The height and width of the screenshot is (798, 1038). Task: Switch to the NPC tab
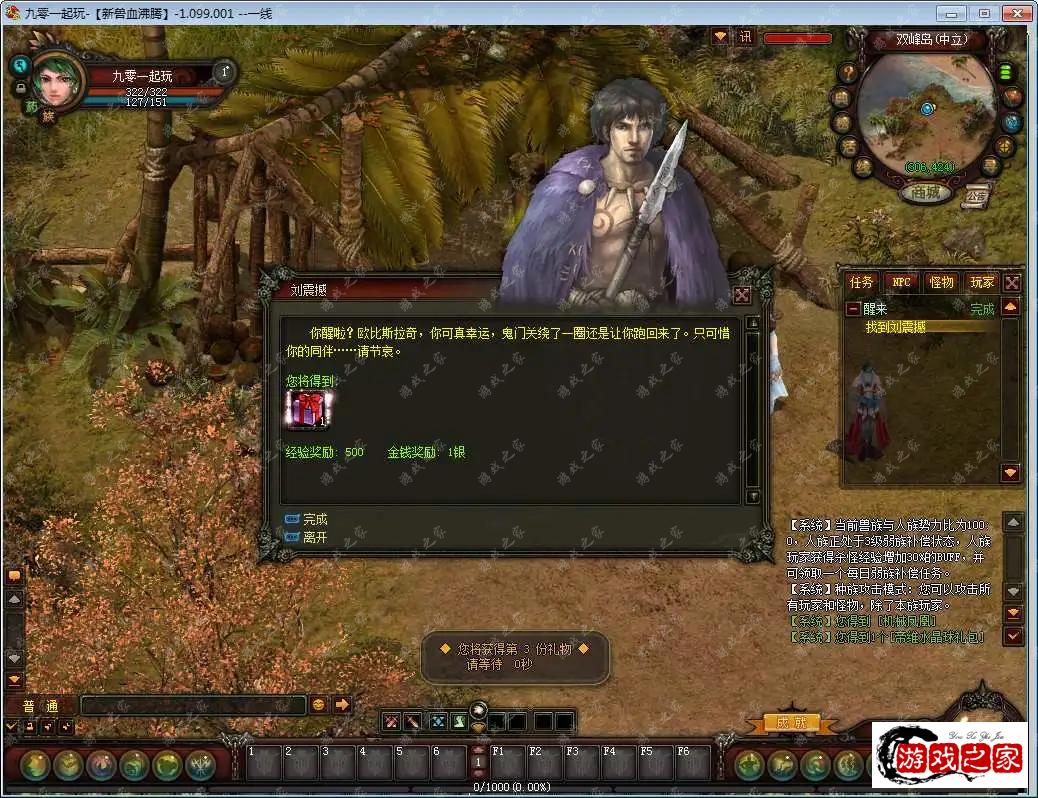click(x=901, y=283)
